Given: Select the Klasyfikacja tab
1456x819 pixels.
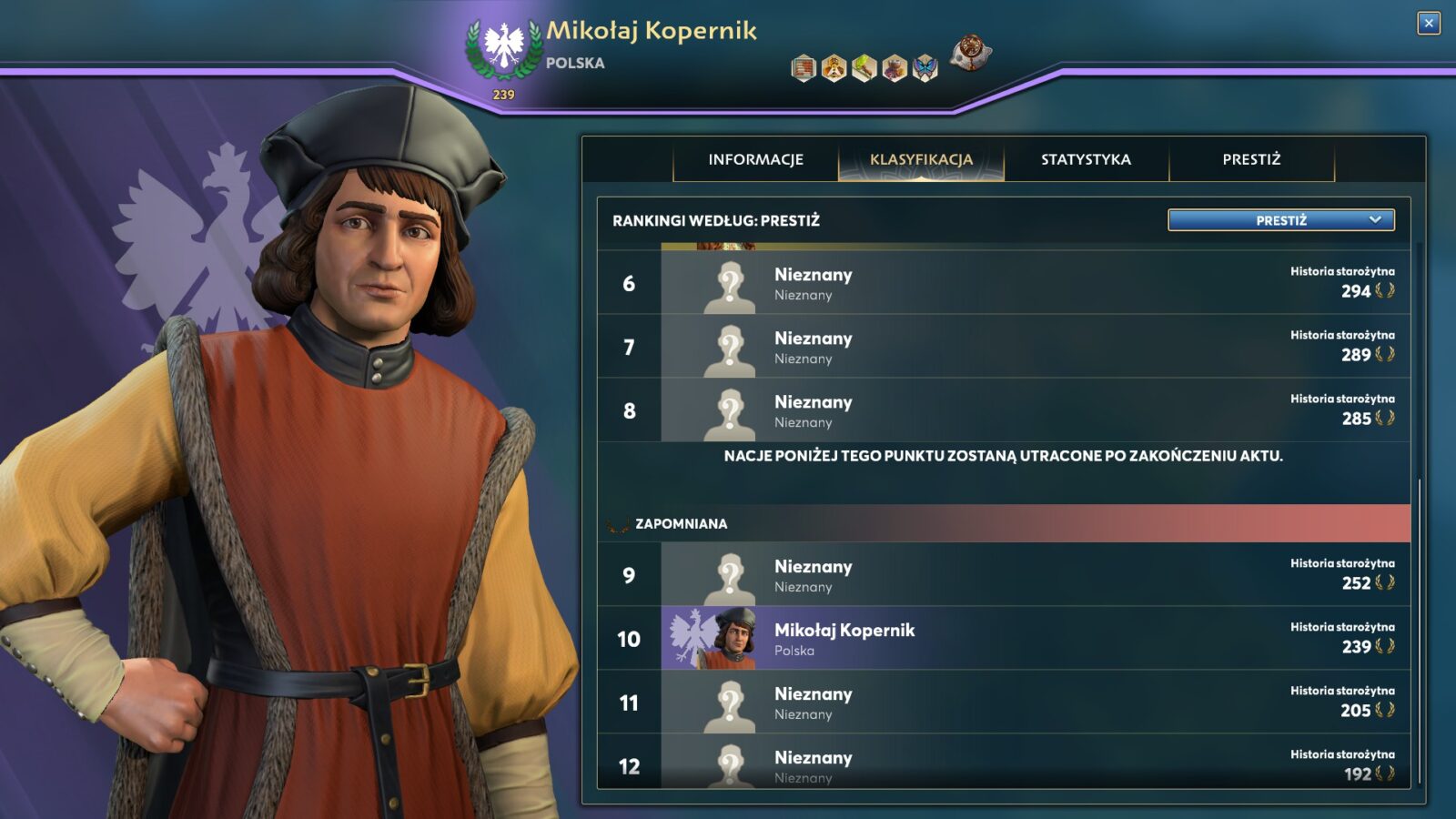Looking at the screenshot, I should point(921,159).
